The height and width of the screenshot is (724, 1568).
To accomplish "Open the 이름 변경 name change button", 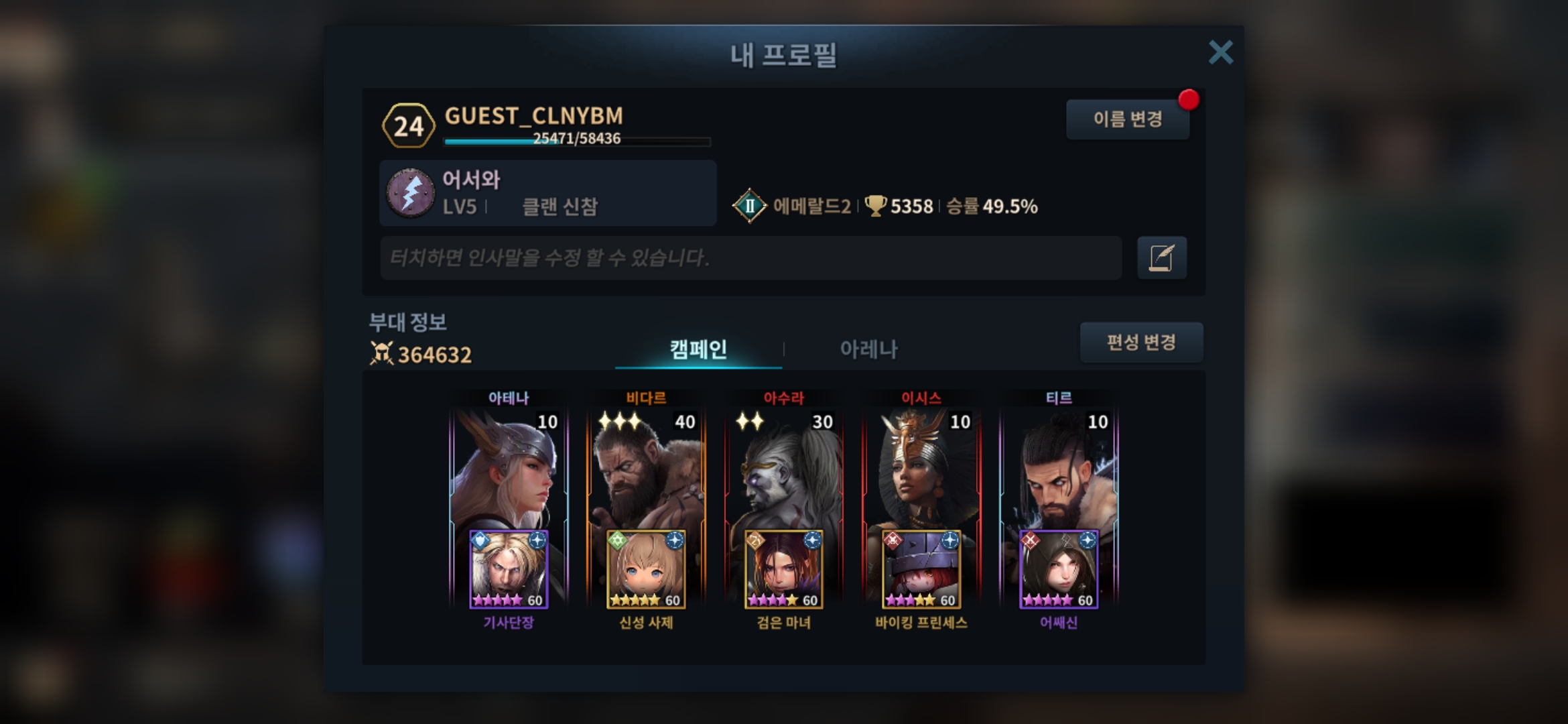I will tap(1127, 119).
